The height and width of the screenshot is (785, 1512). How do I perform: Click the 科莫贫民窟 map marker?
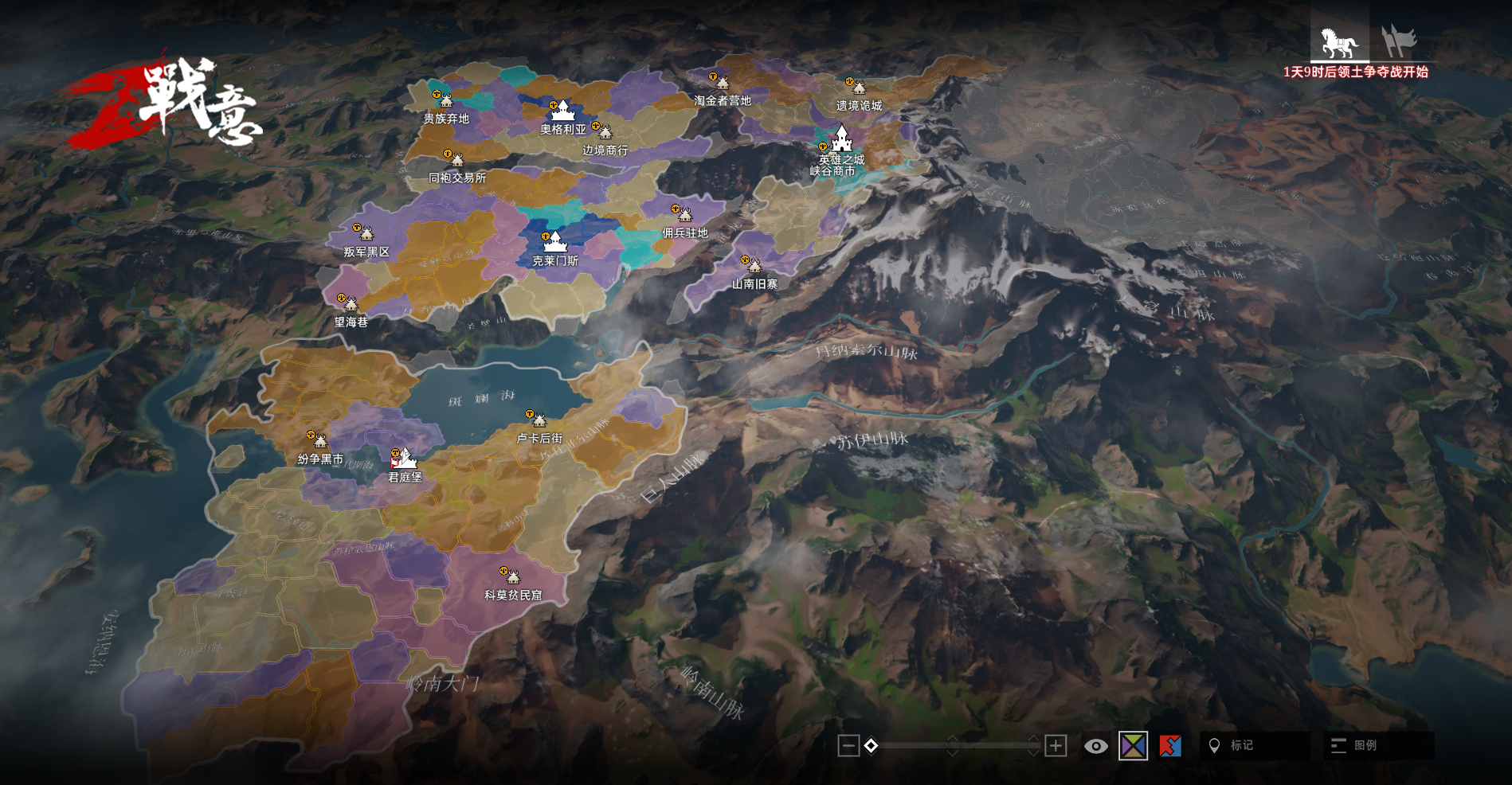(512, 576)
